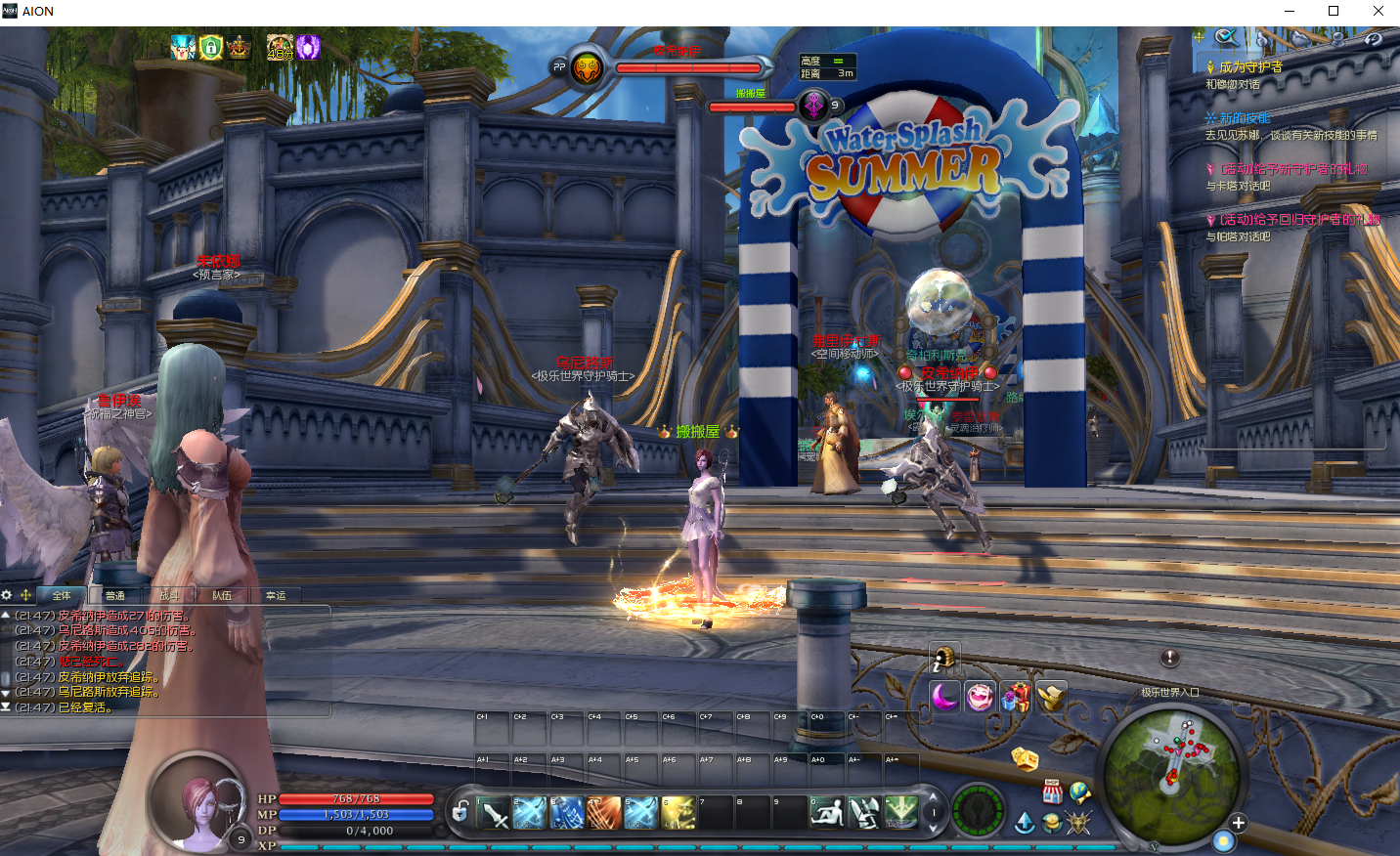Click the golden dice icon
The width and height of the screenshot is (1400, 856).
pyautogui.click(x=1025, y=758)
